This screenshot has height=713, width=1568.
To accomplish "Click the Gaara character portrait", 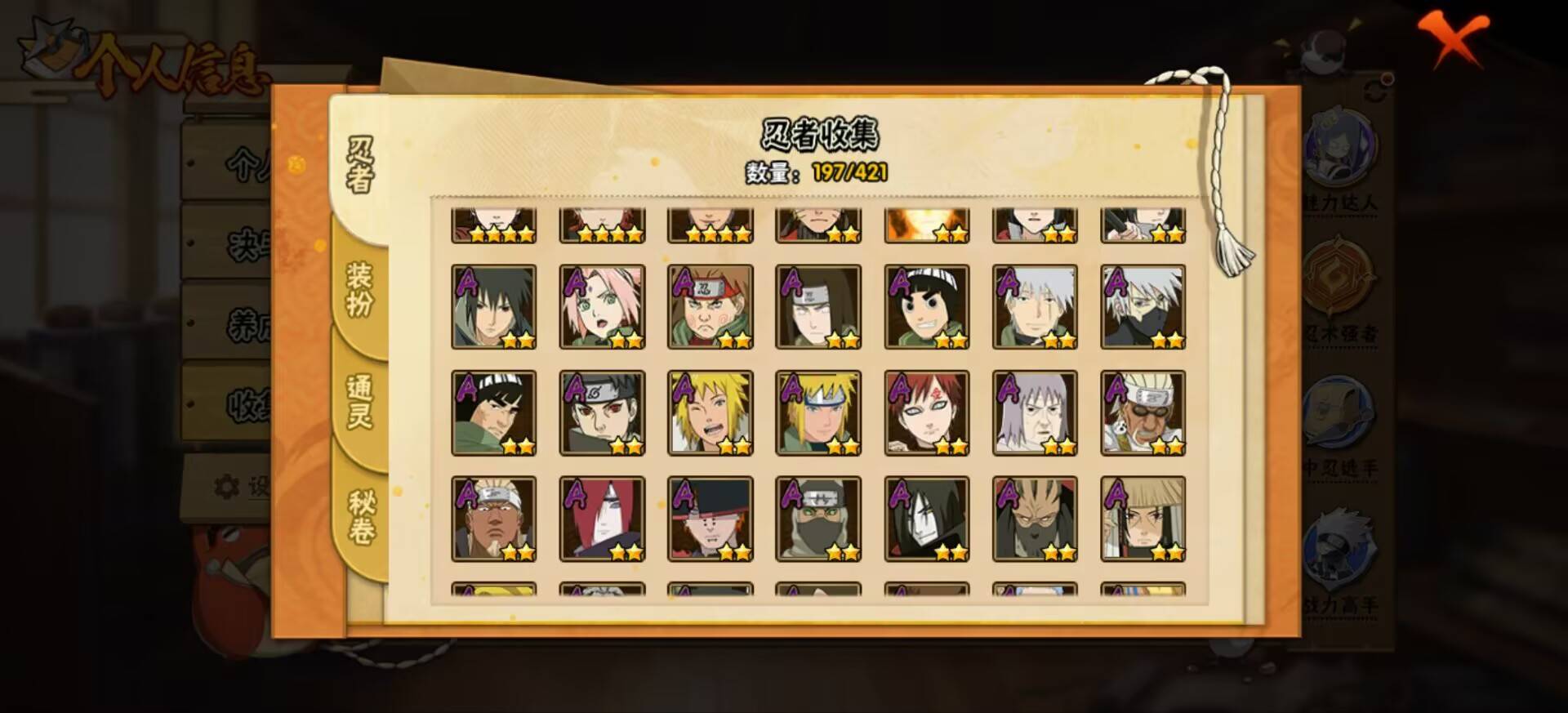I will 927,412.
